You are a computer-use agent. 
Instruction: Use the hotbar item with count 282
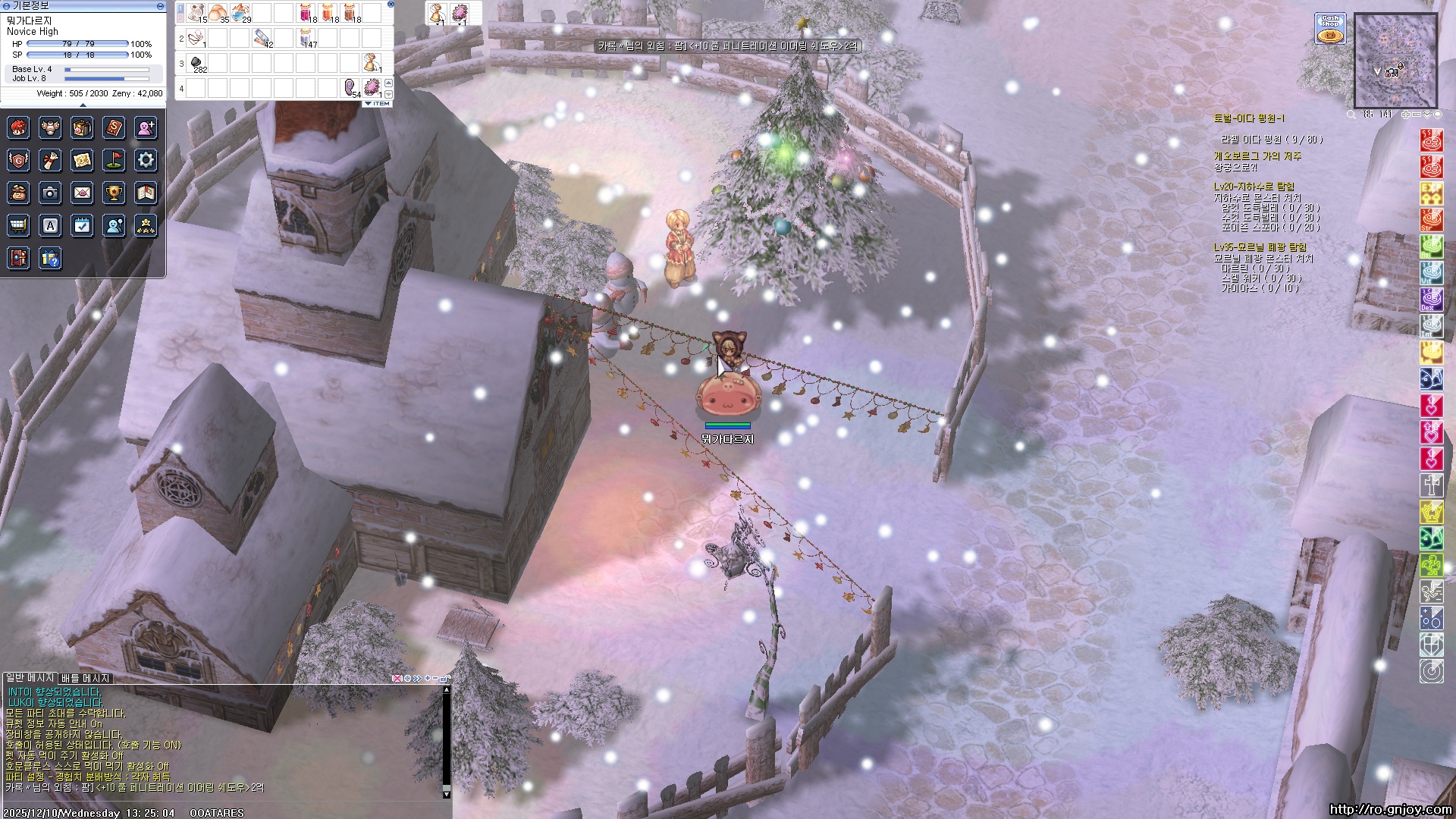(196, 63)
